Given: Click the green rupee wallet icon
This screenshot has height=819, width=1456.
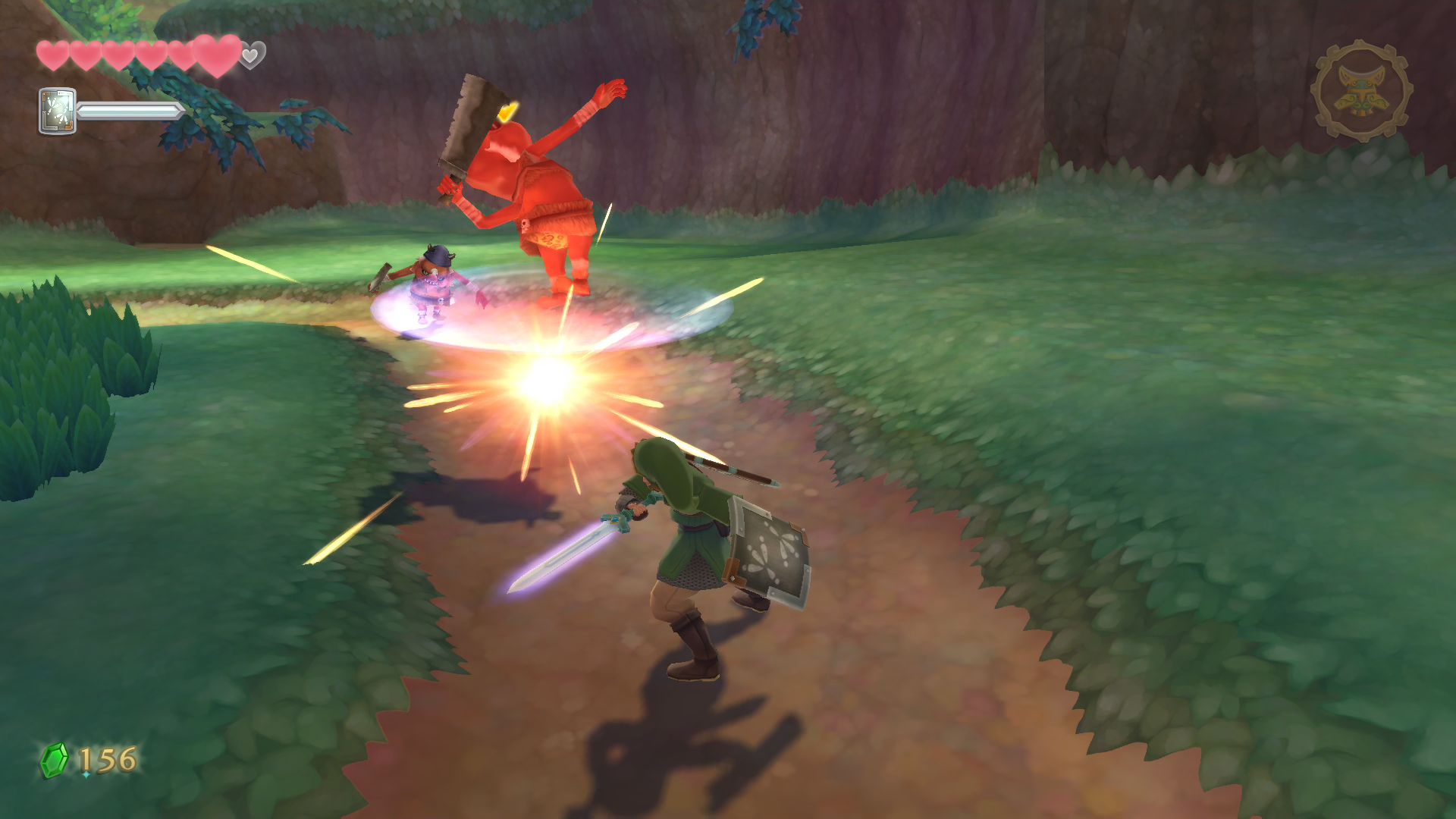Looking at the screenshot, I should coord(54,760).
